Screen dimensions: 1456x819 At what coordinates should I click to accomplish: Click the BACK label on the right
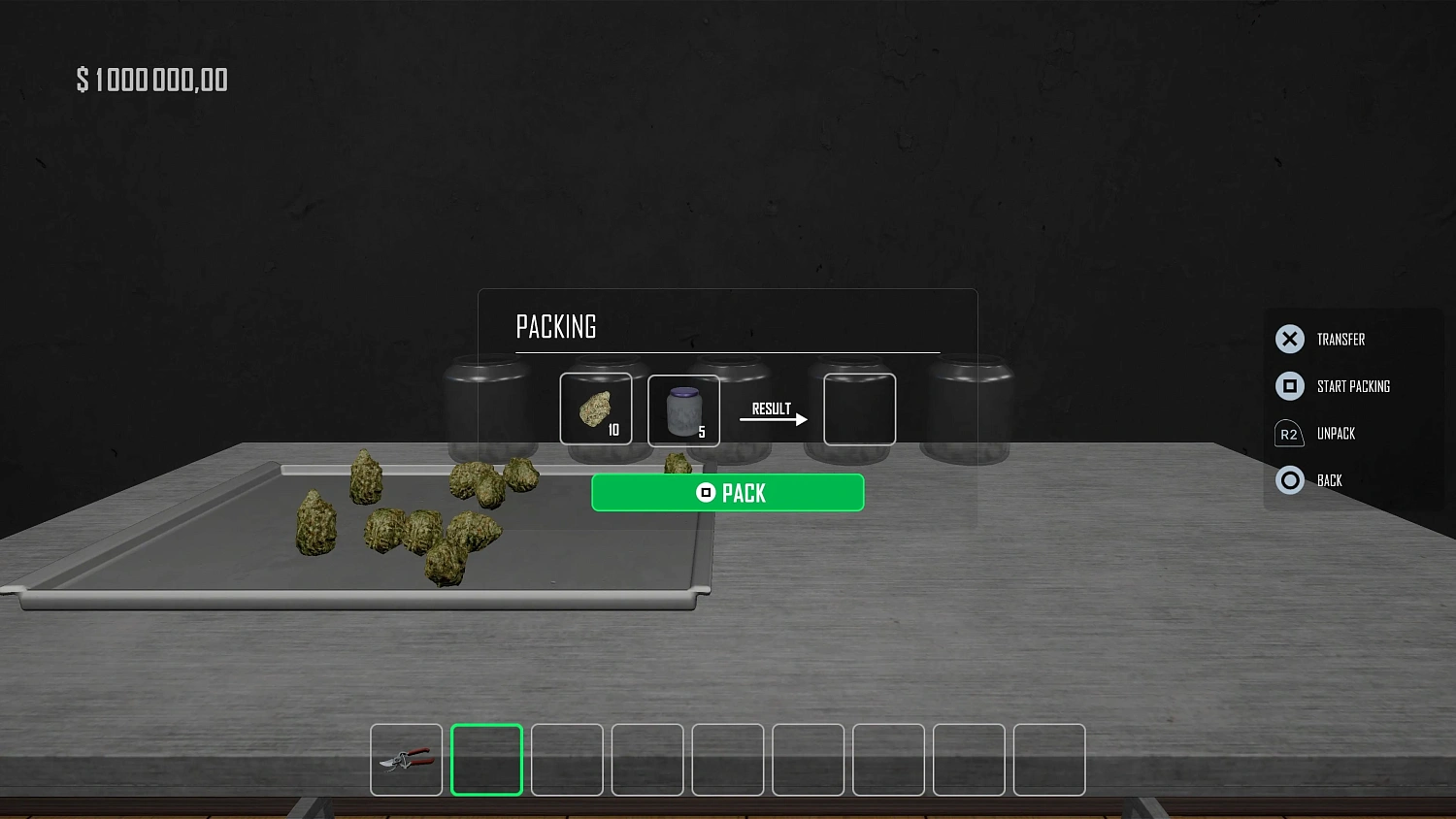click(1329, 479)
